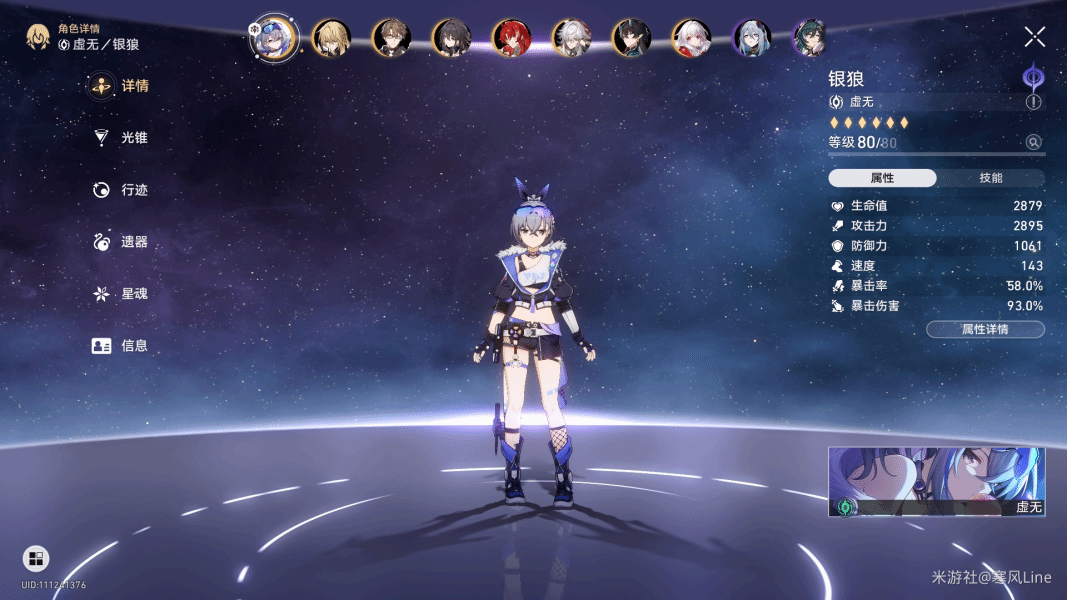
Task: Click the magnifier icon next to level 80
Action: (1033, 143)
